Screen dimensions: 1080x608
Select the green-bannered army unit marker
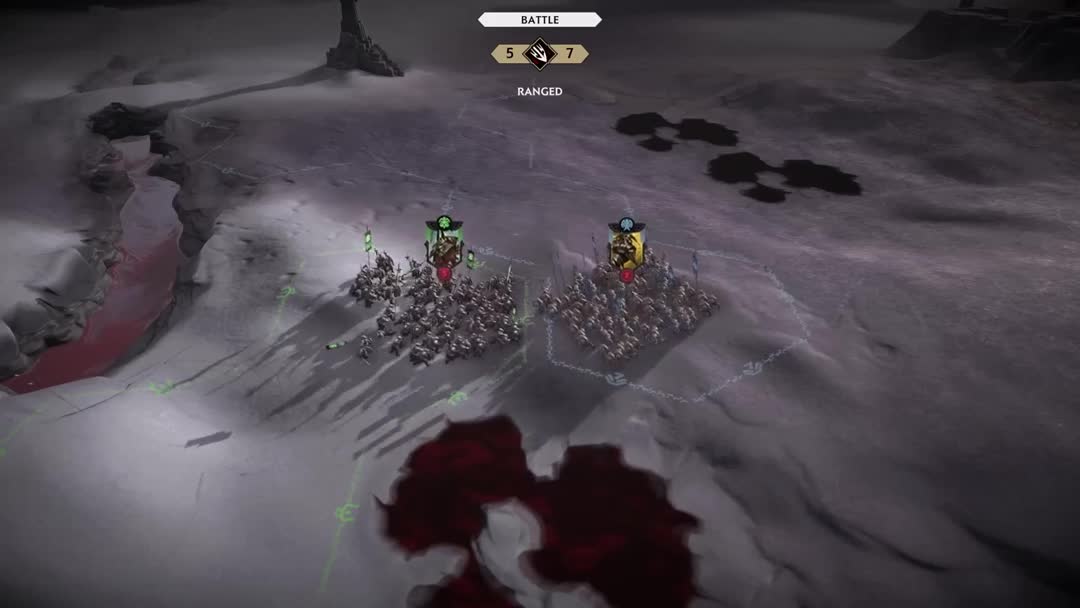(441, 245)
